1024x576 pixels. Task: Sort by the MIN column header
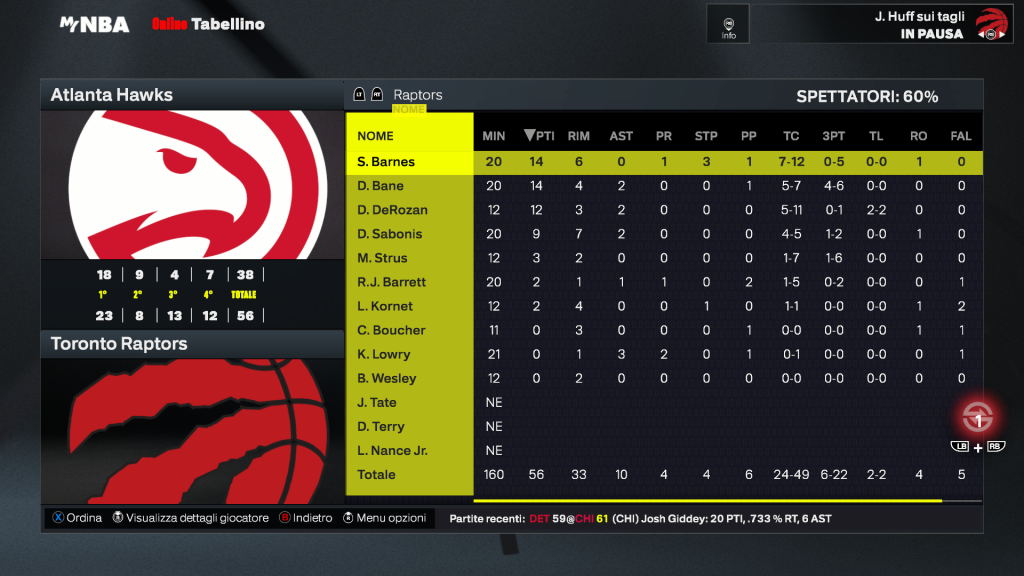point(494,136)
